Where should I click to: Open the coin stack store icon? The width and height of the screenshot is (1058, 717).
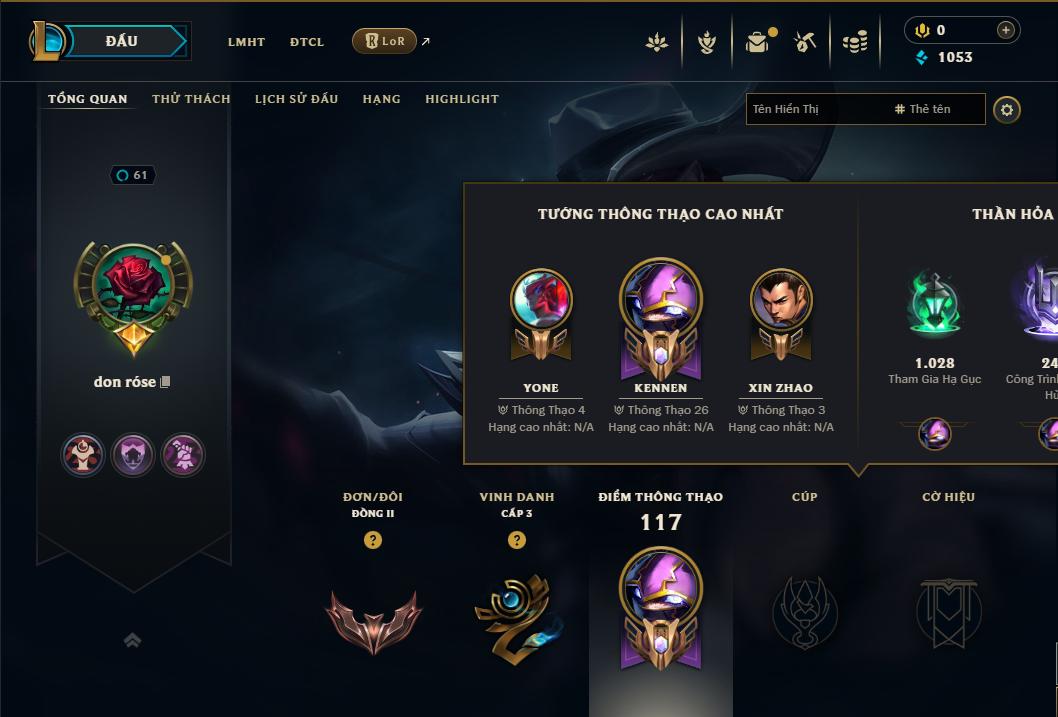854,42
